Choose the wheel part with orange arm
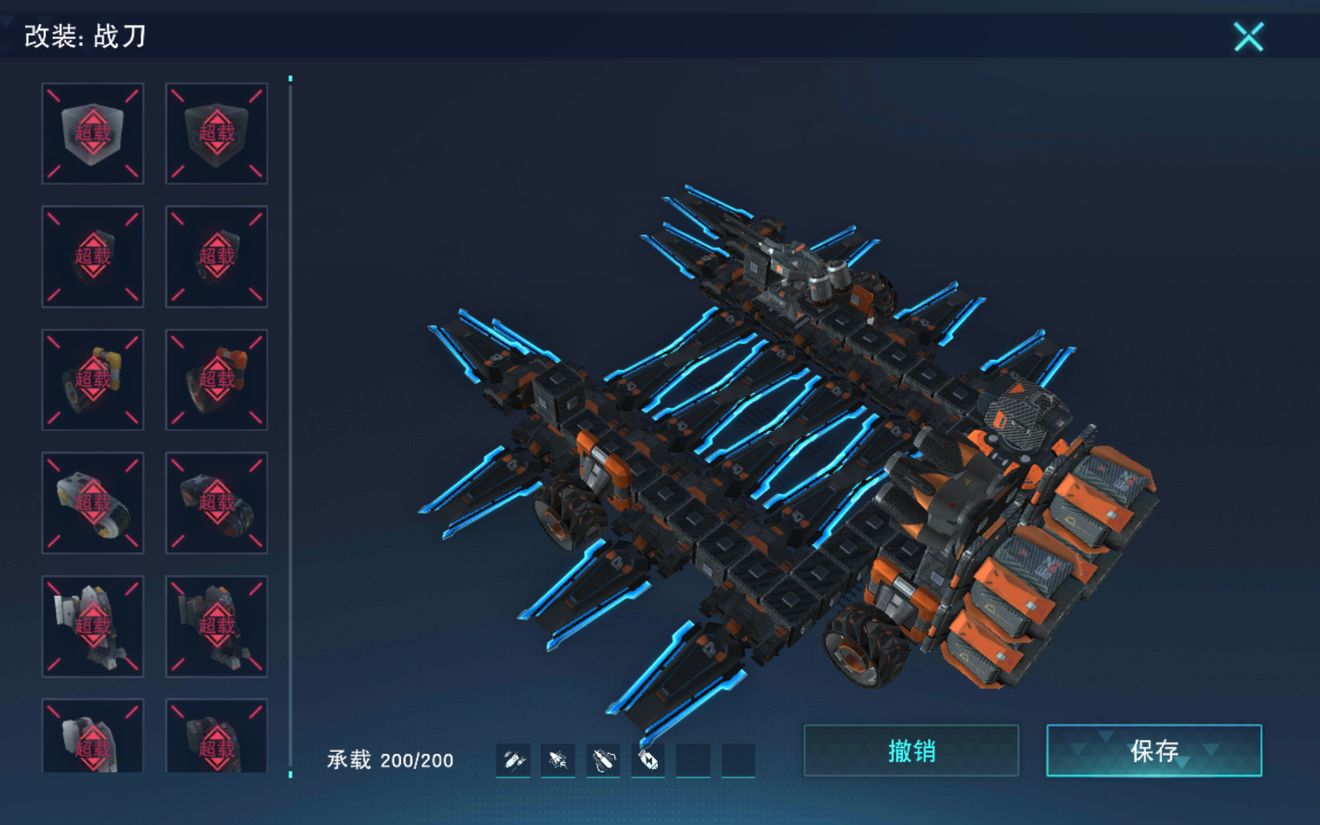Screen dimensions: 1320x825 point(216,380)
